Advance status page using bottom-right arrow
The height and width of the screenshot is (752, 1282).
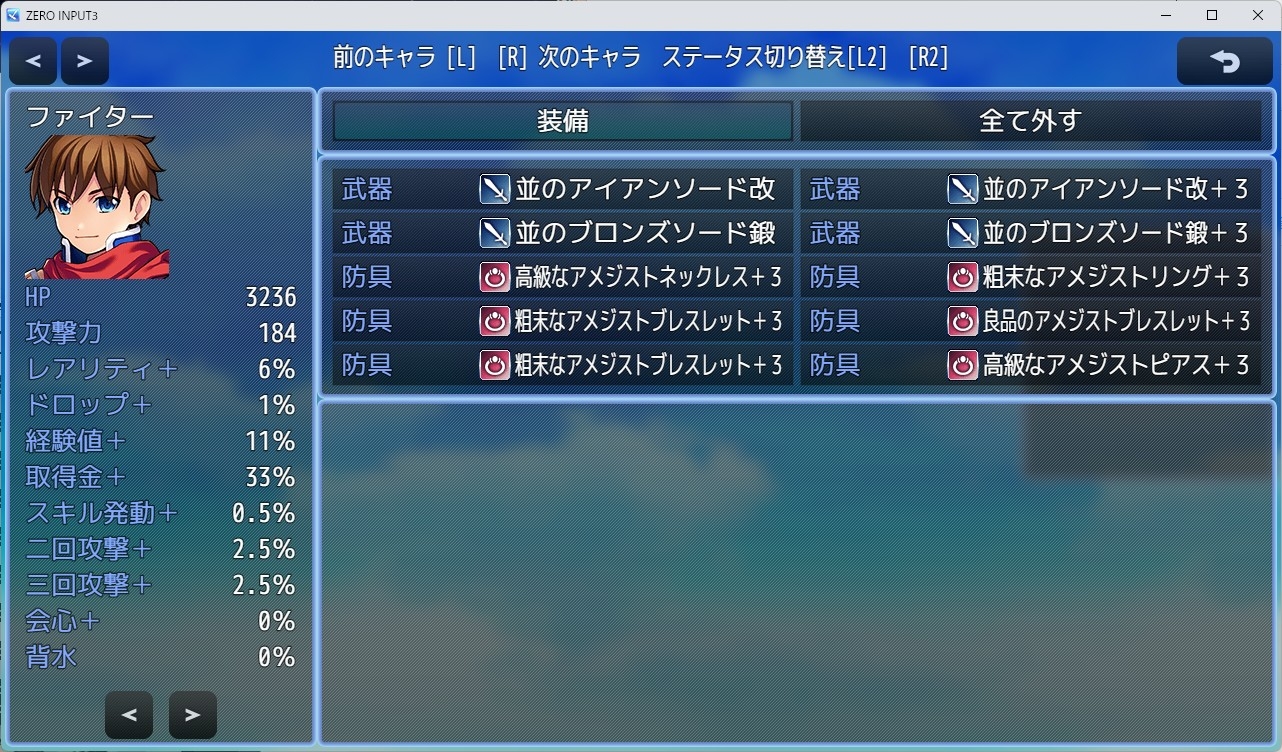192,714
